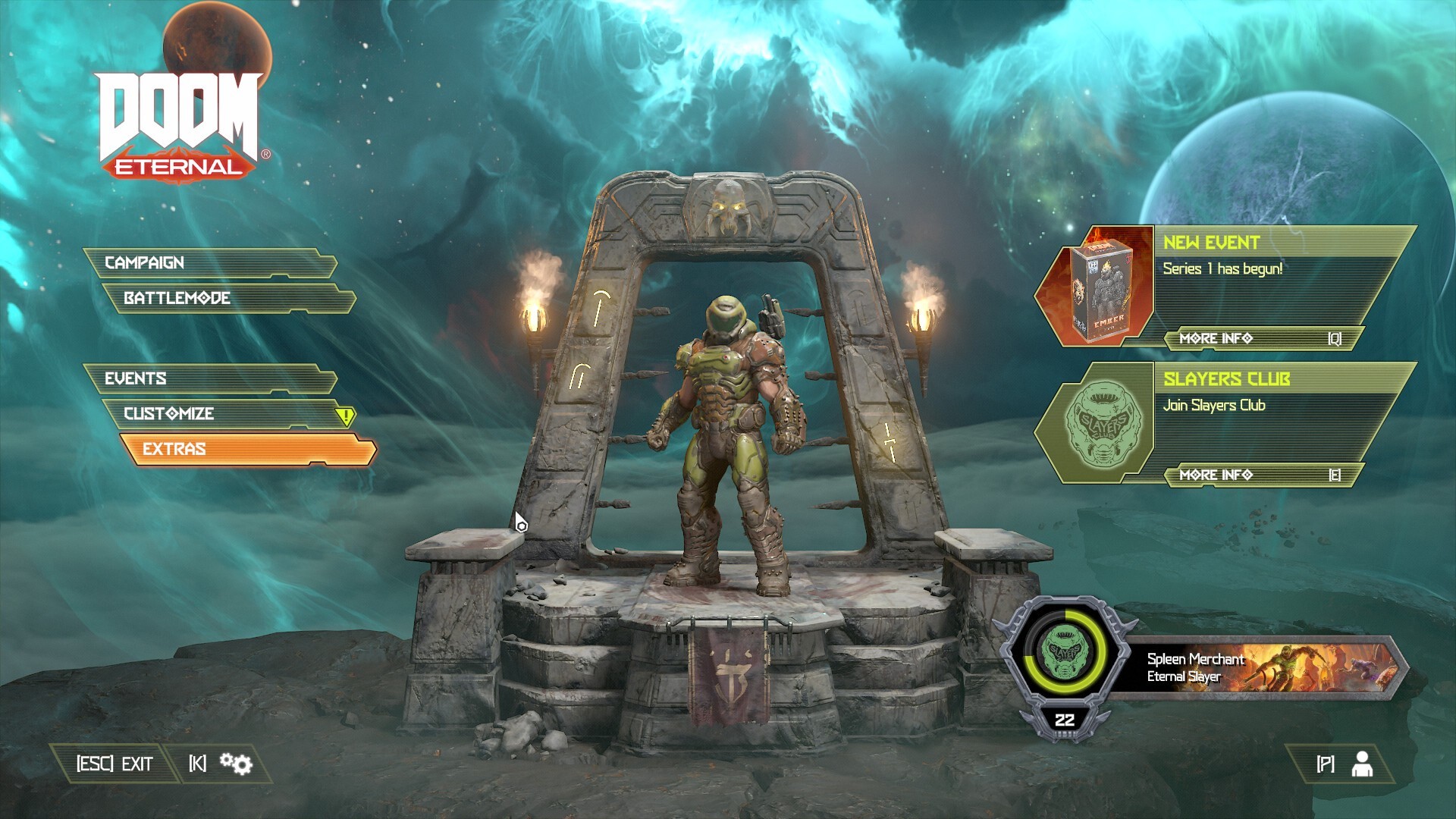Select Events from the left menu
The width and height of the screenshot is (1456, 819).
pos(136,378)
